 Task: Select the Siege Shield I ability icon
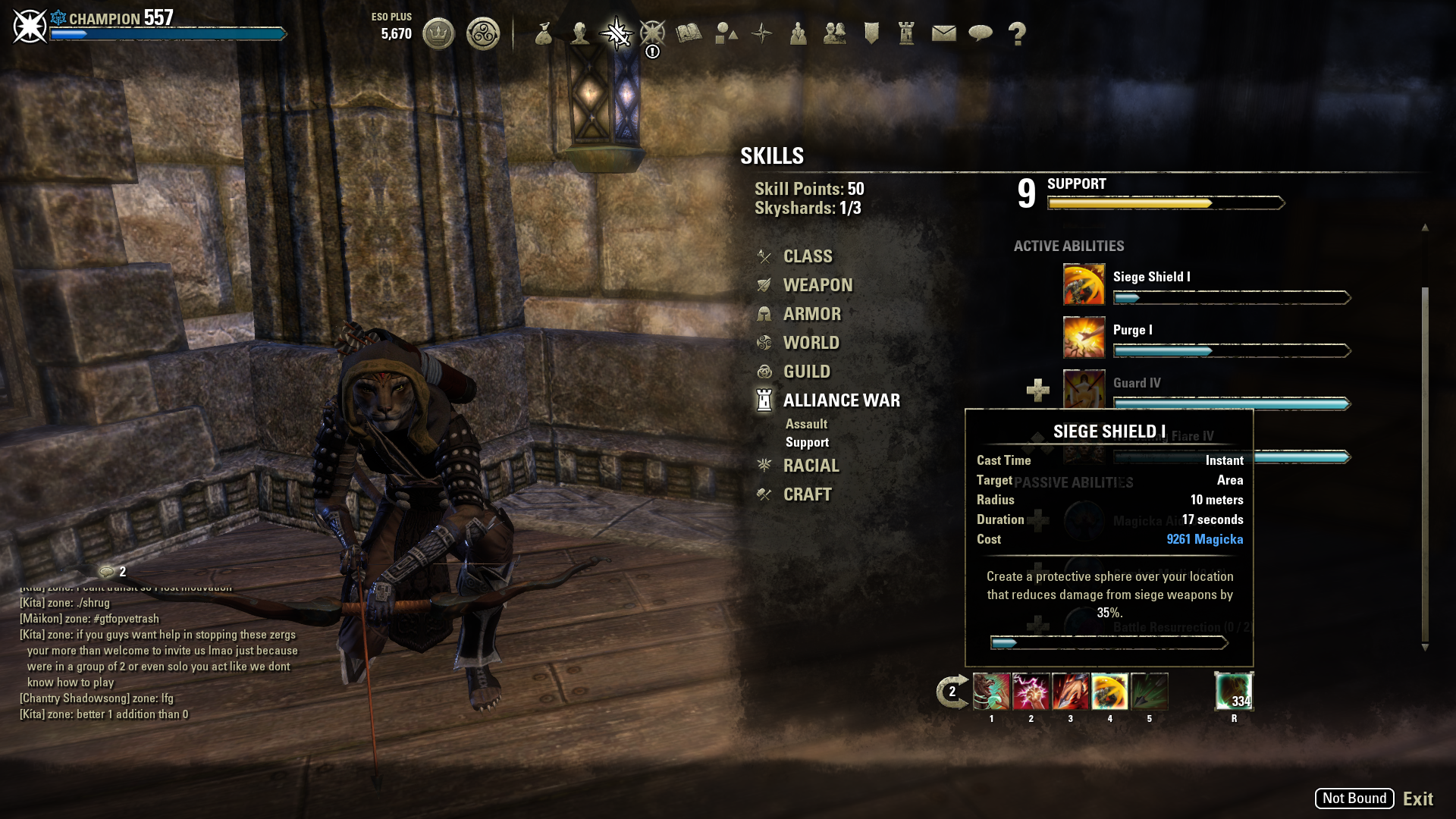pyautogui.click(x=1084, y=284)
